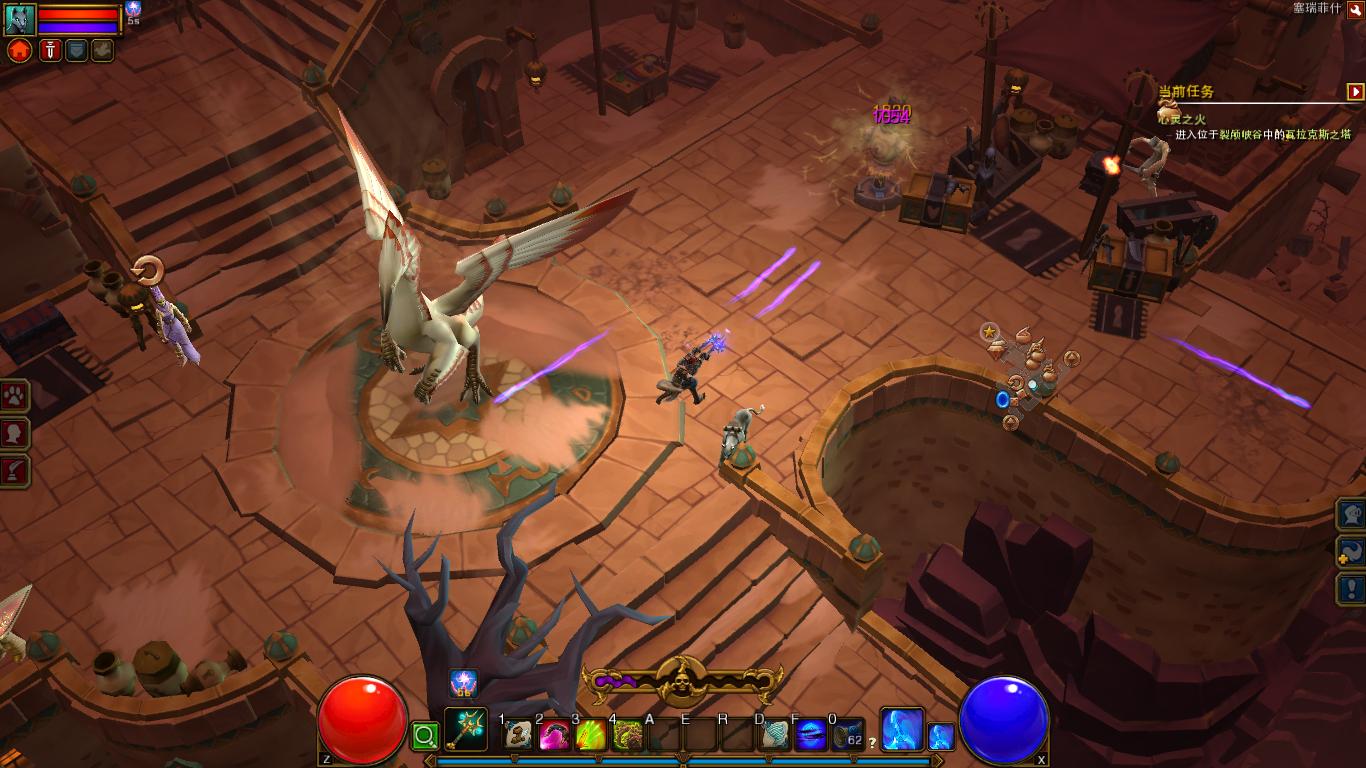Open the red panel icon below the character button
Screen dimensions: 1366x768
(14, 471)
